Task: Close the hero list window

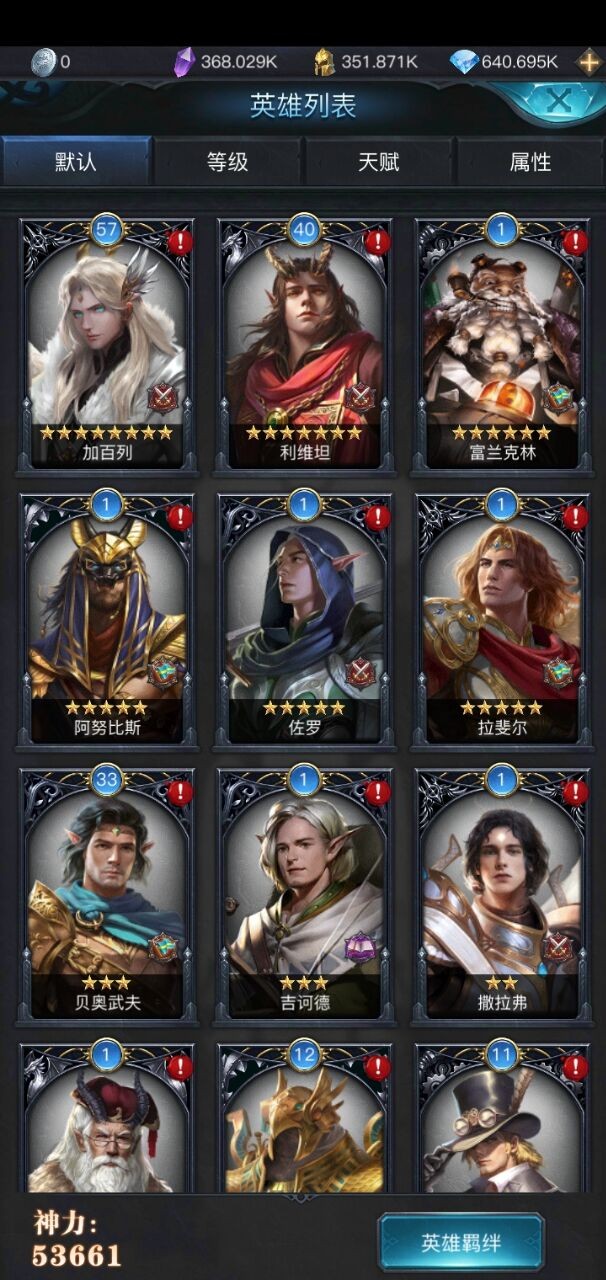Action: (559, 100)
